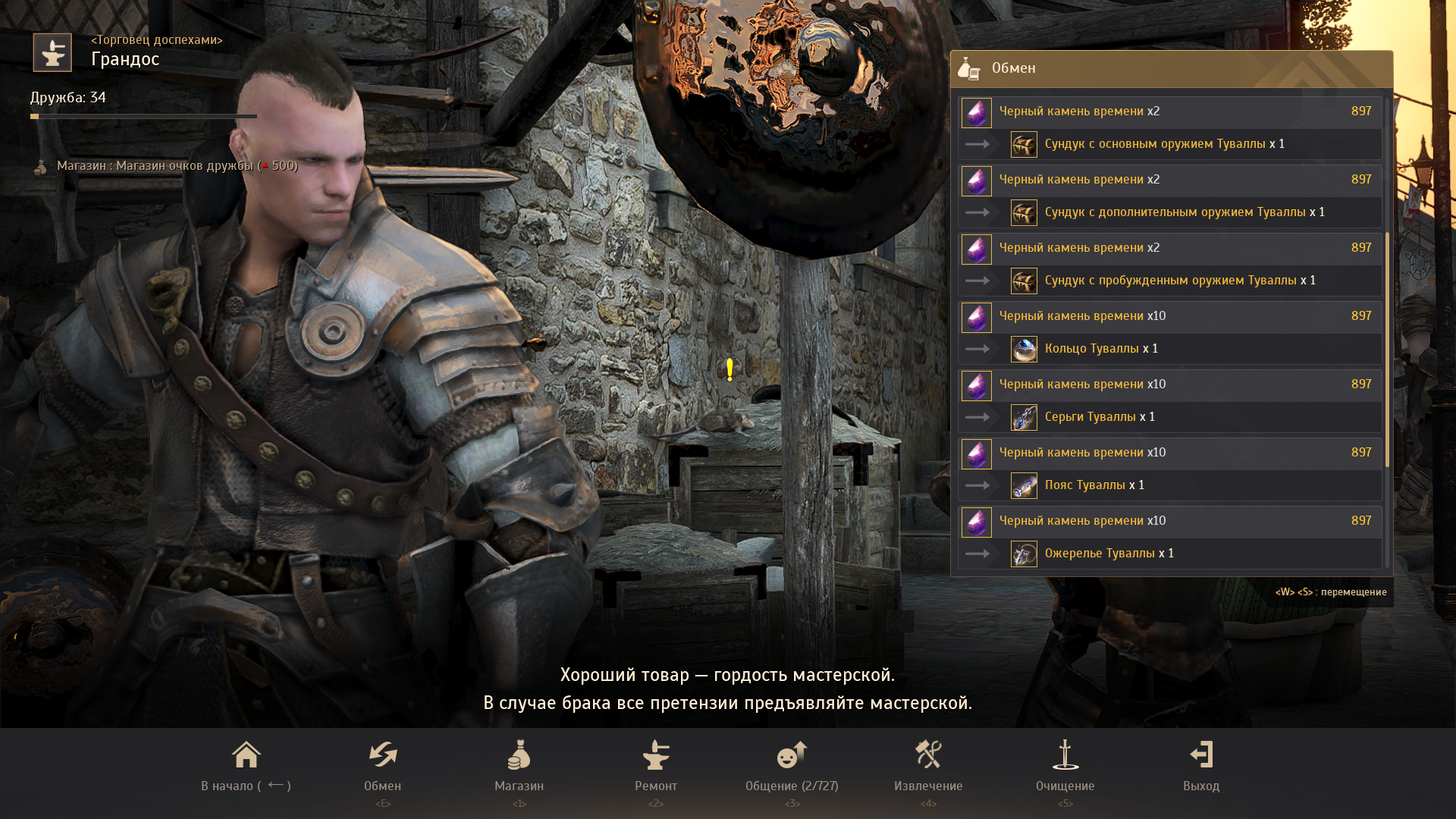Select the Кольцо Туваллы exchange row

(x=1169, y=333)
